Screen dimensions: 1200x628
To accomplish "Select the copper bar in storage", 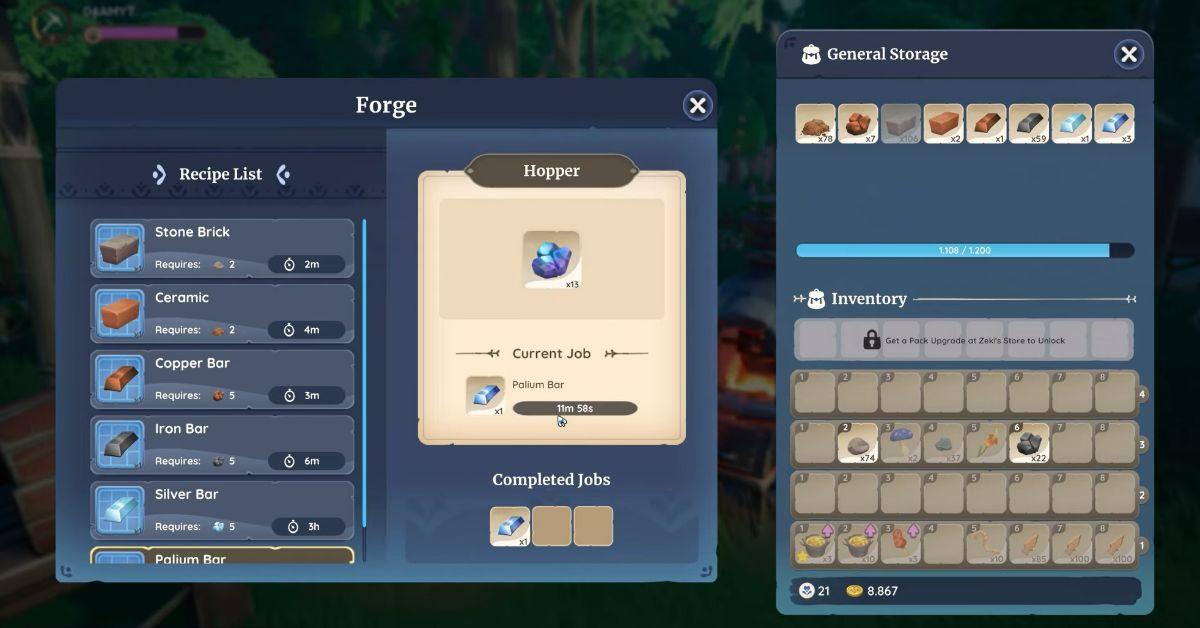I will click(986, 124).
